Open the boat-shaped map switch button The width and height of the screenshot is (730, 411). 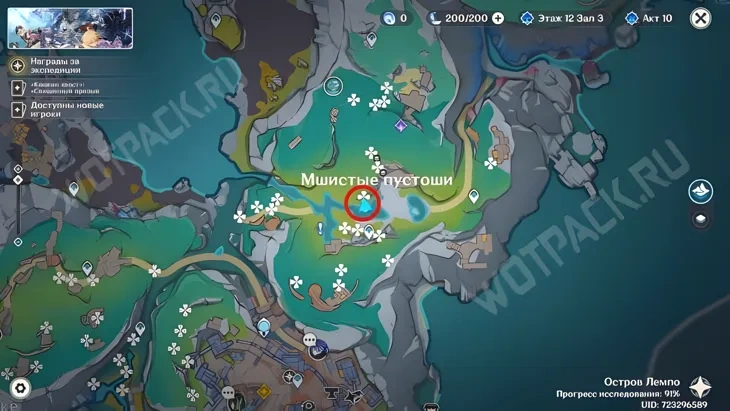pos(700,191)
